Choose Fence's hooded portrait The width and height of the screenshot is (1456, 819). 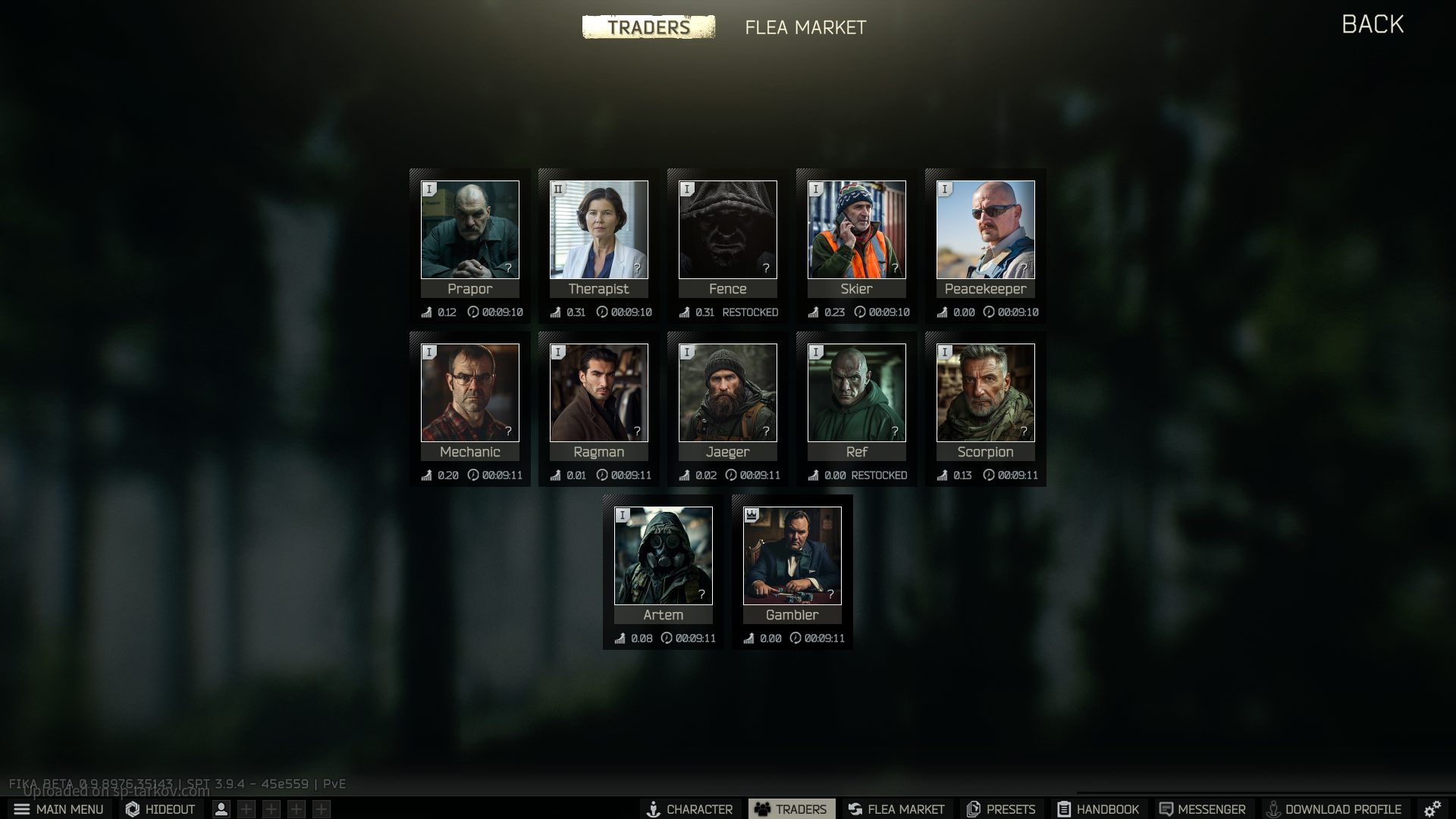[x=728, y=230]
